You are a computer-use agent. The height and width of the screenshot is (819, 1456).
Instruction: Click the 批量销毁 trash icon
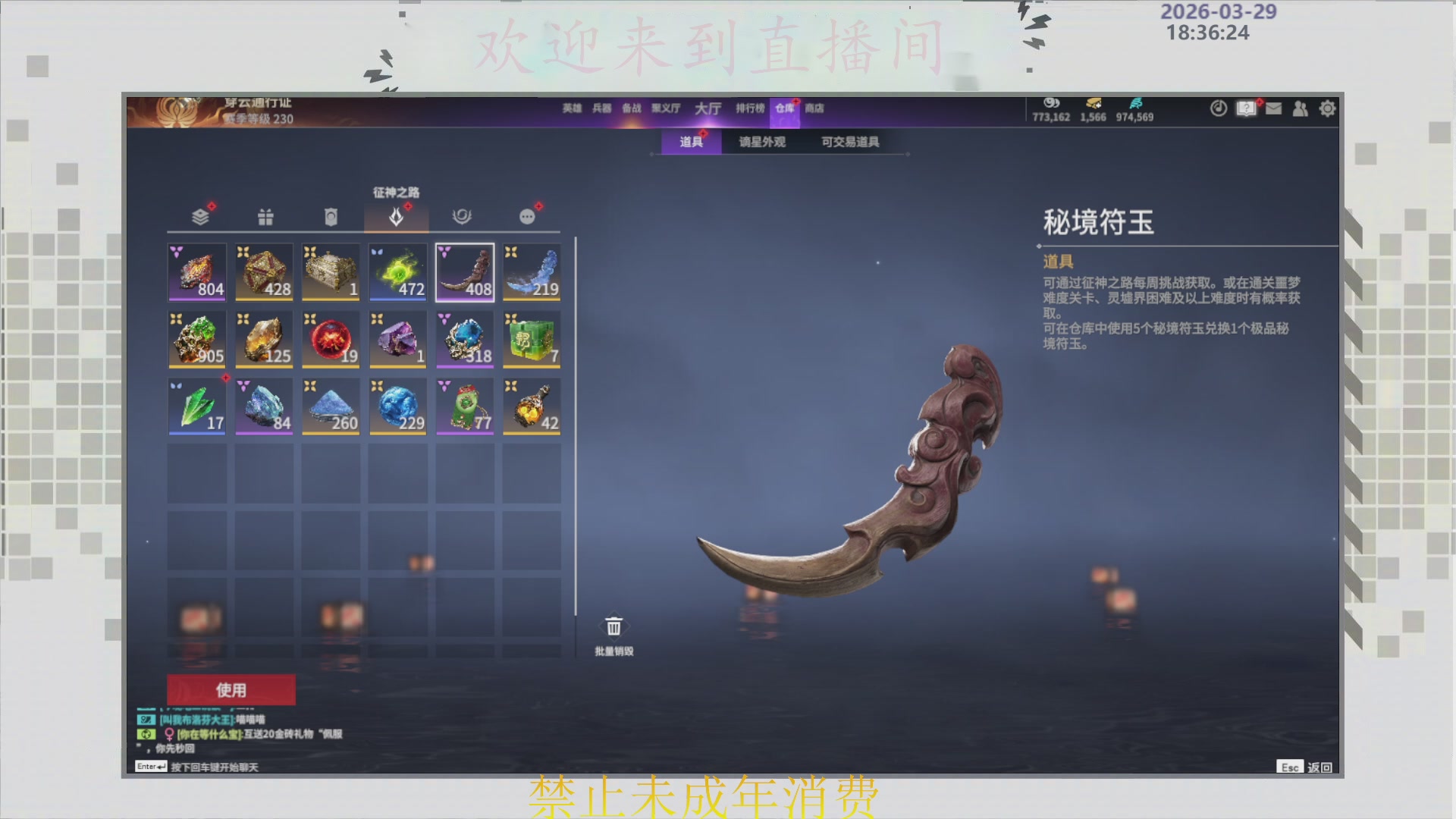613,626
